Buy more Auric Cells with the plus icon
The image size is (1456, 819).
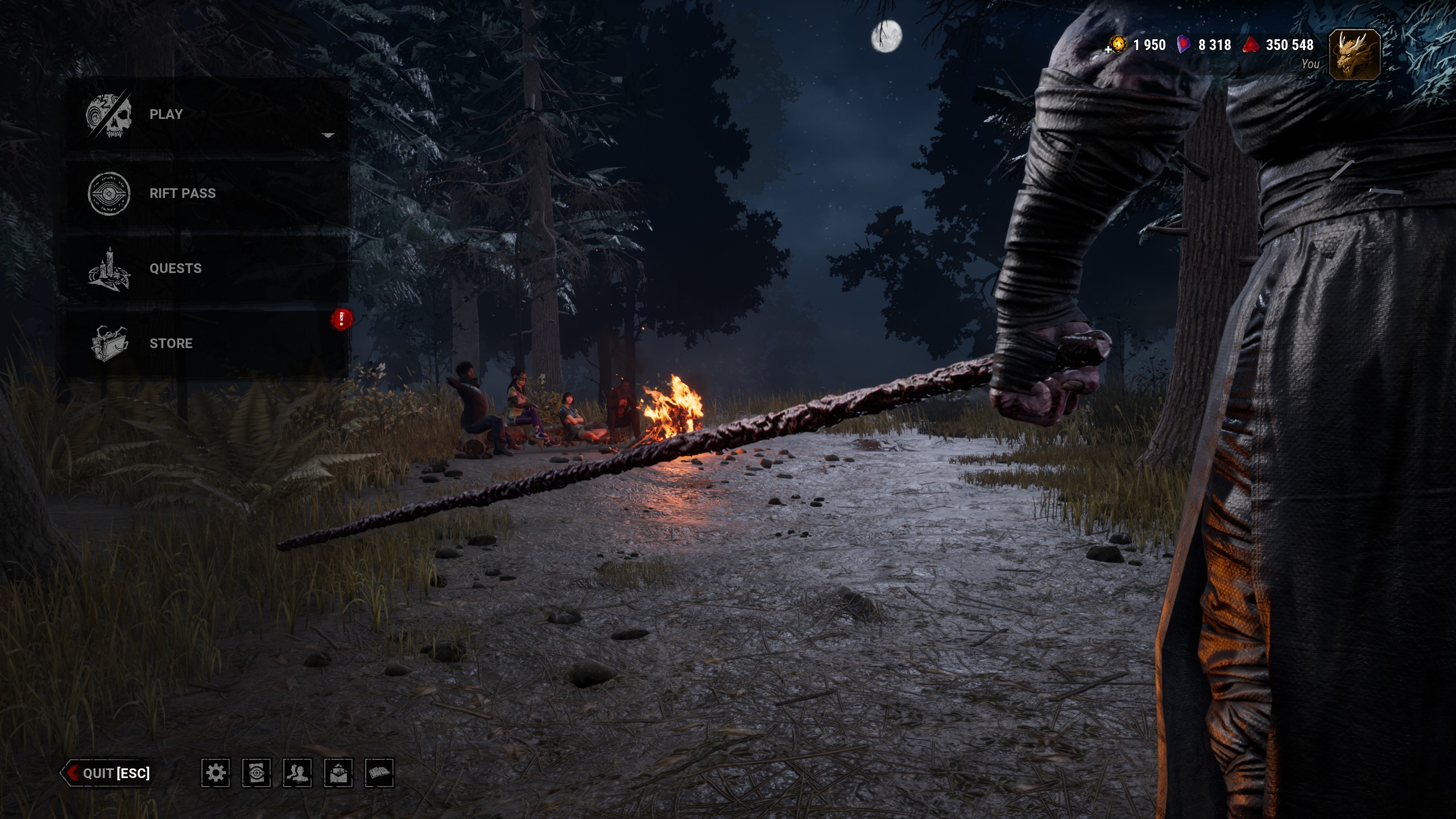1108,49
